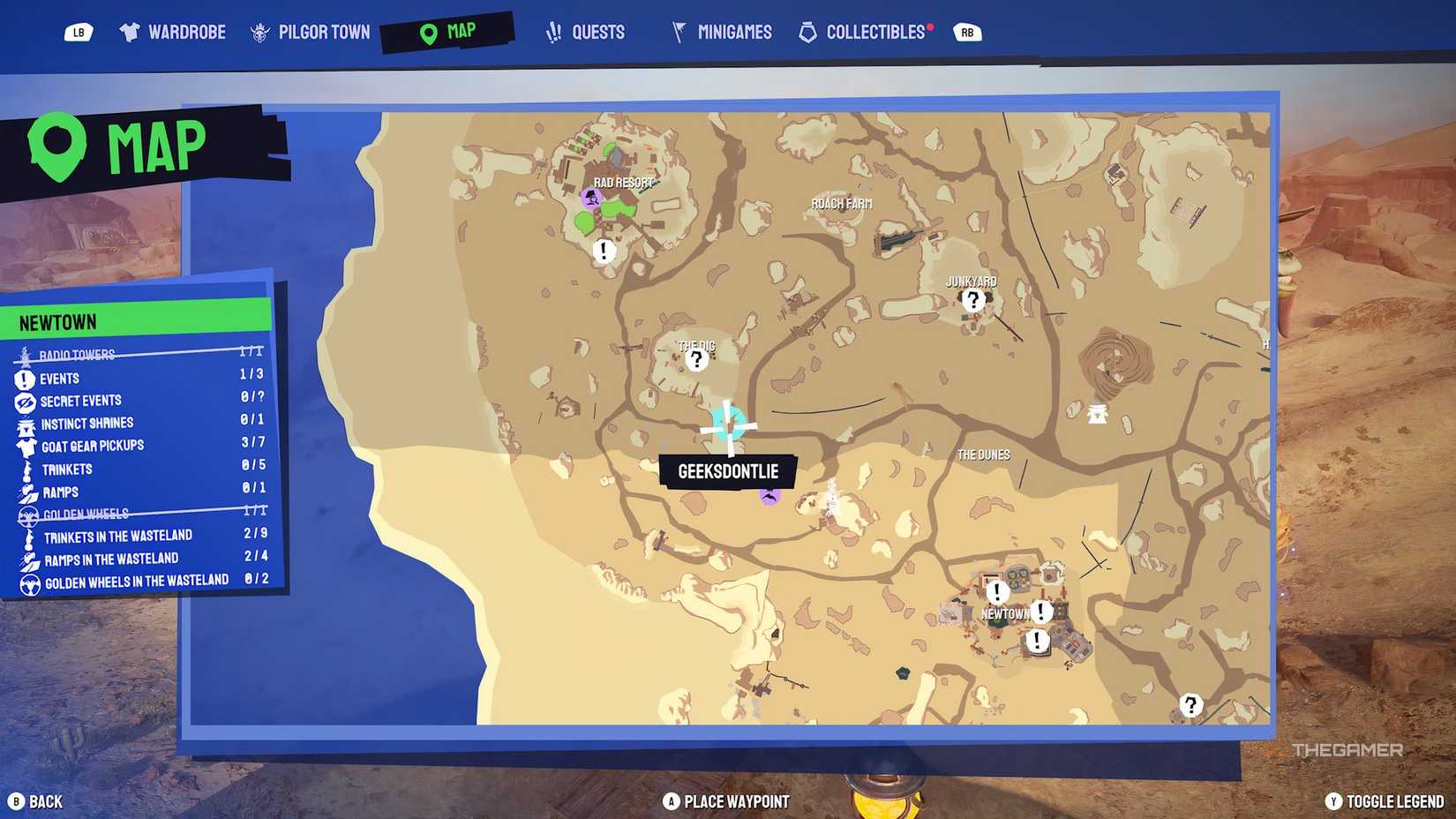
Task: Click the GEEKSDONTLIE waypoint label on the map
Action: [729, 471]
